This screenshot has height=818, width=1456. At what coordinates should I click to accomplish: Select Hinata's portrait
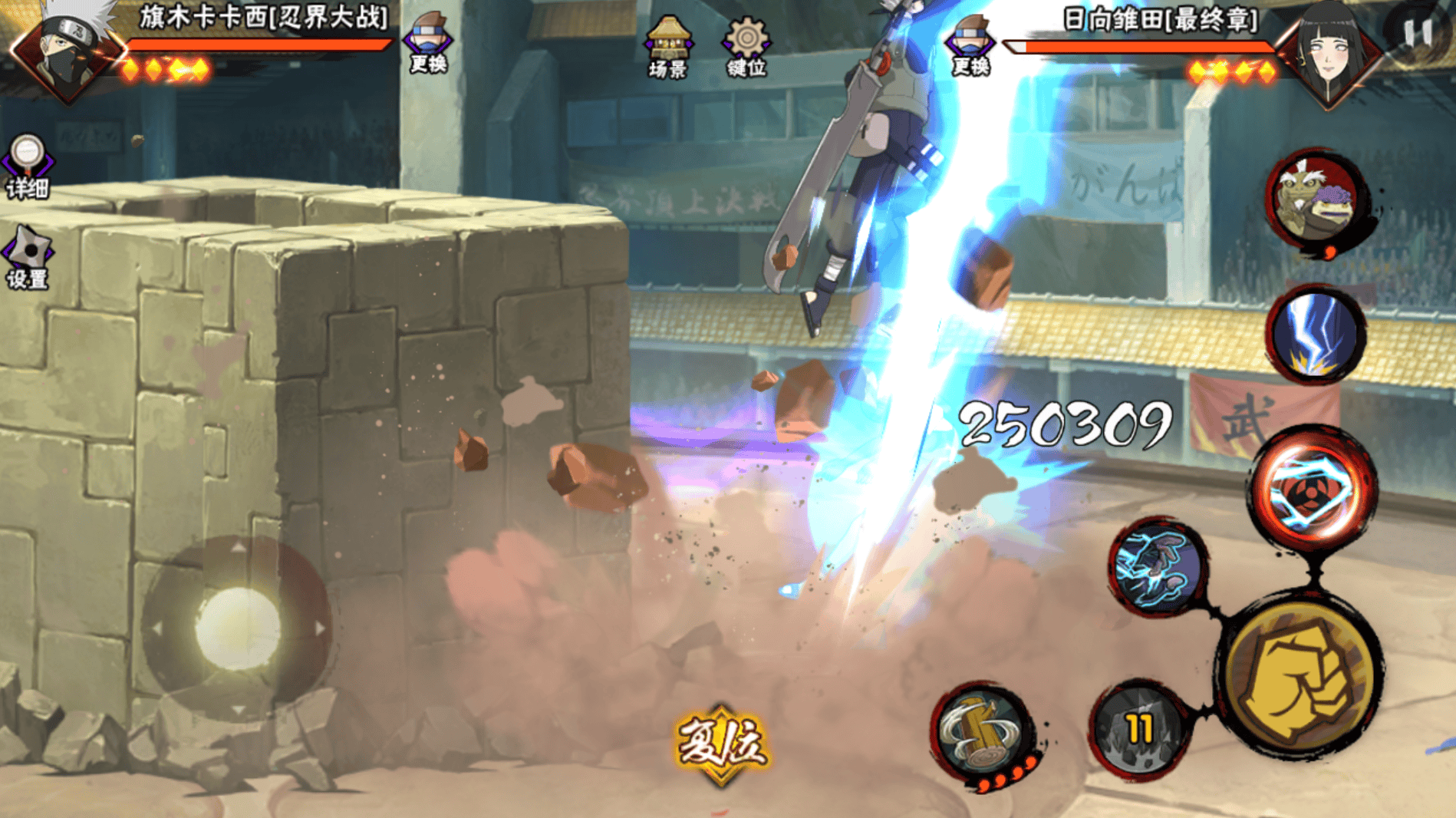pyautogui.click(x=1330, y=52)
